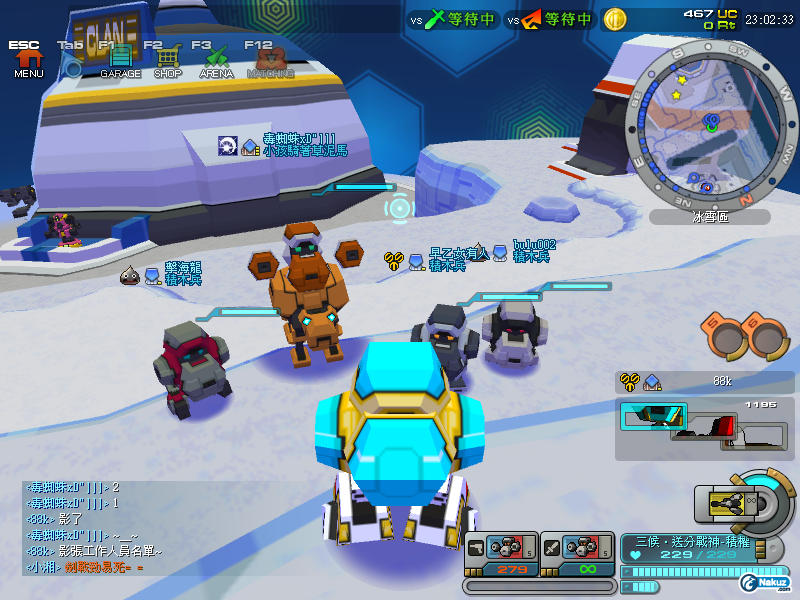Image resolution: width=800 pixels, height=600 pixels.
Task: Select the sword melee weapon slot
Action: pyautogui.click(x=577, y=555)
